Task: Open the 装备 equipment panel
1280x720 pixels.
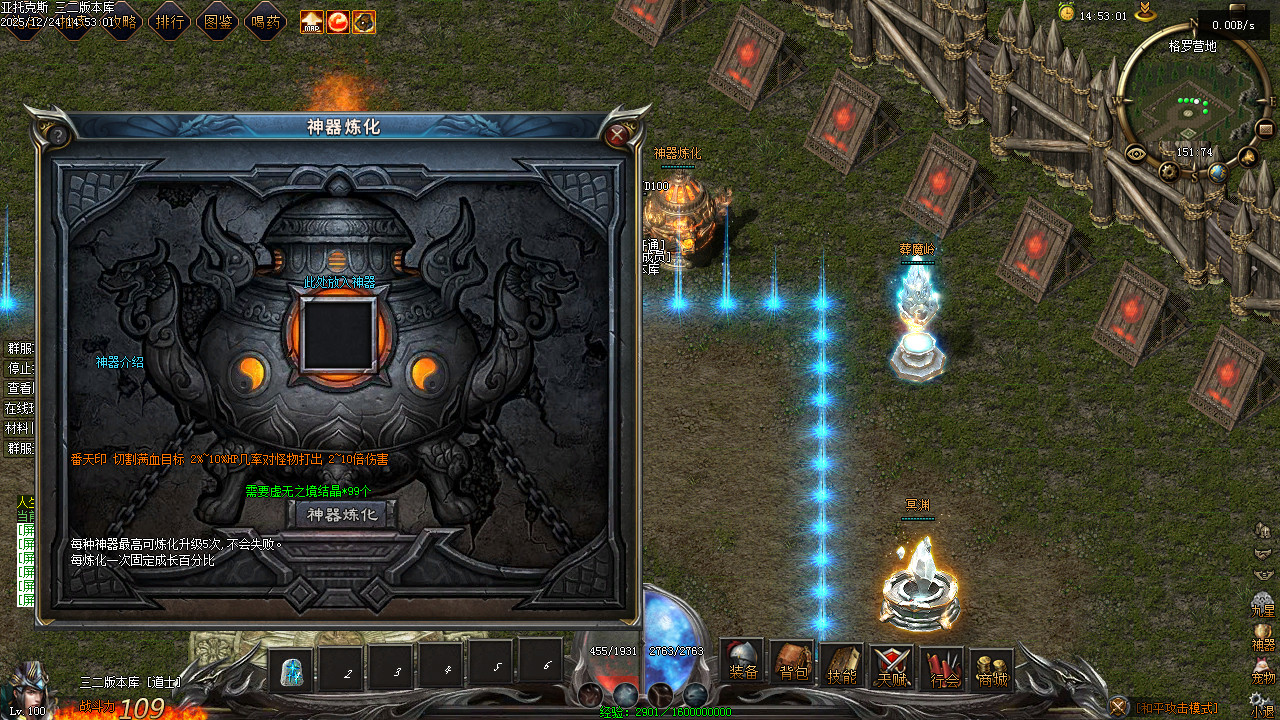Action: pos(743,661)
